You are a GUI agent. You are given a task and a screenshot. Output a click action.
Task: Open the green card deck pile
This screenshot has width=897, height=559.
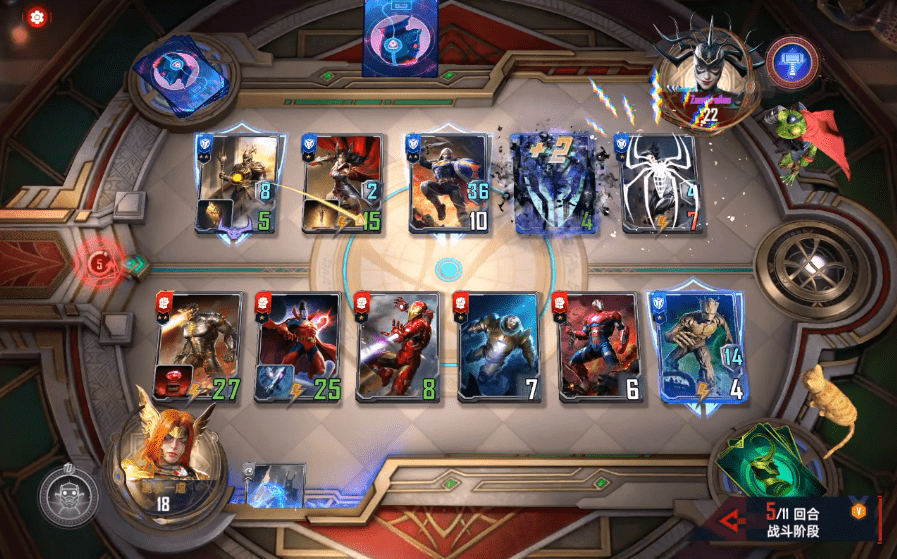[x=762, y=463]
